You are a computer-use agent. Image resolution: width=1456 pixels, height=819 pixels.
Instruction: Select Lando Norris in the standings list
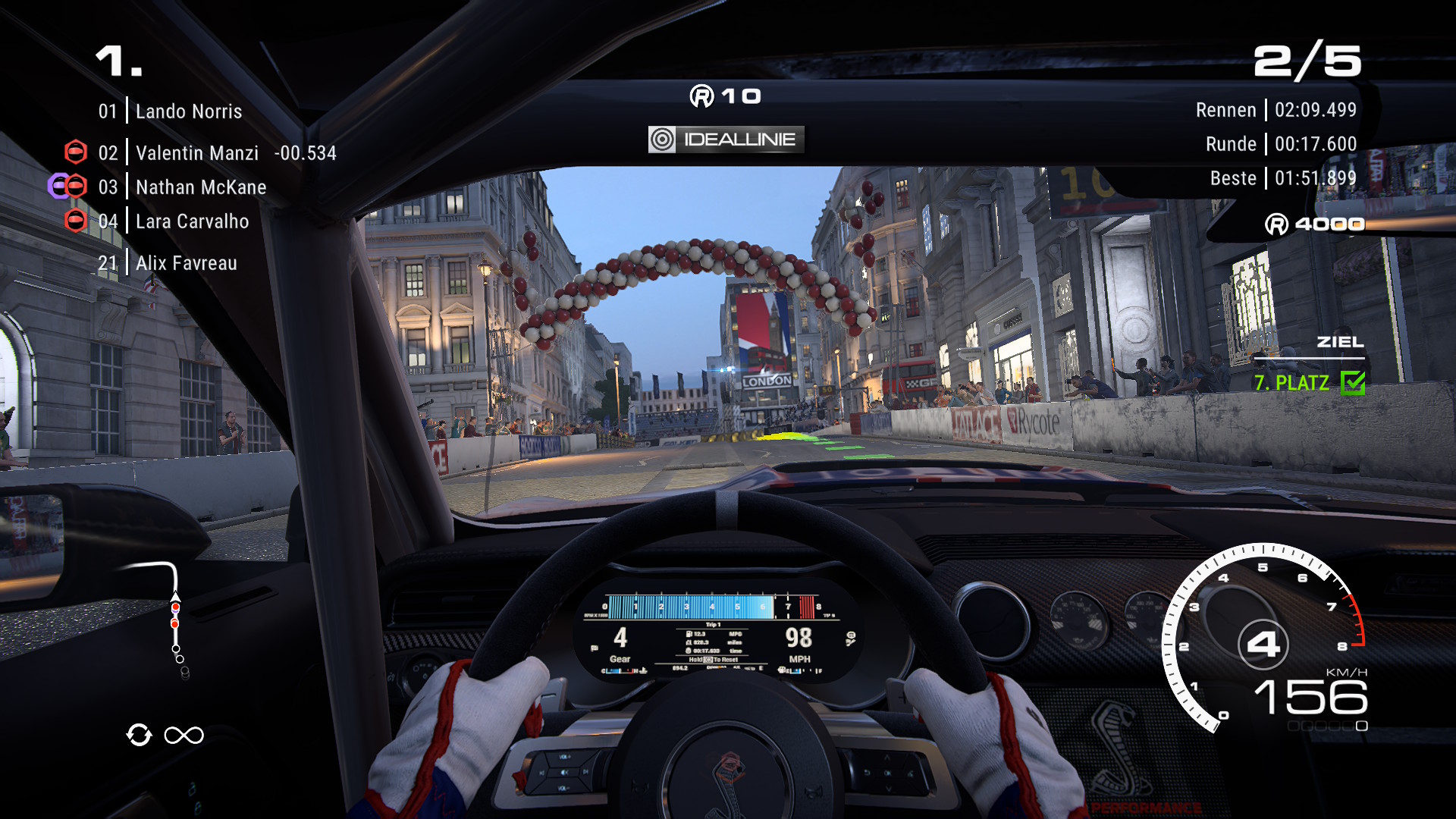point(188,111)
